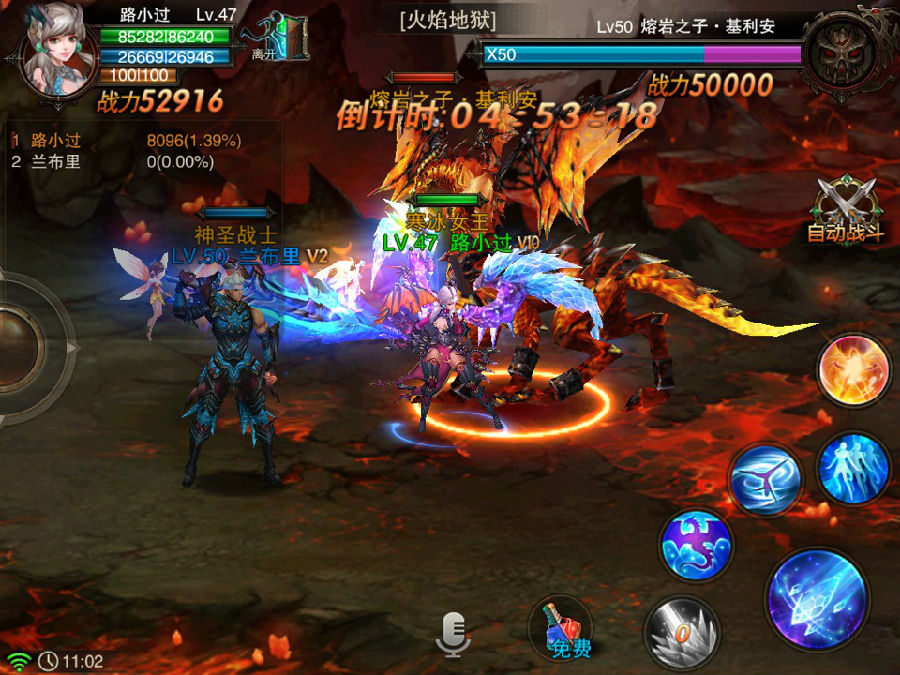Viewport: 900px width, 675px height.
Task: Trigger the spinning whirlwind kick skill
Action: coord(765,480)
